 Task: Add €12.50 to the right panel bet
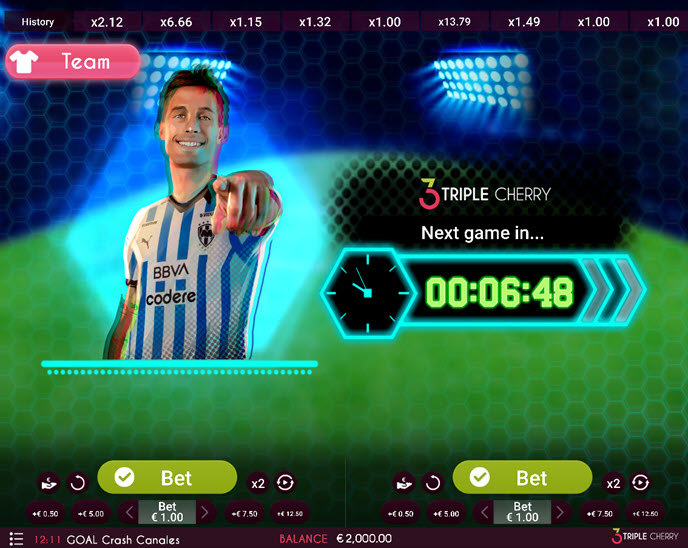click(x=642, y=513)
